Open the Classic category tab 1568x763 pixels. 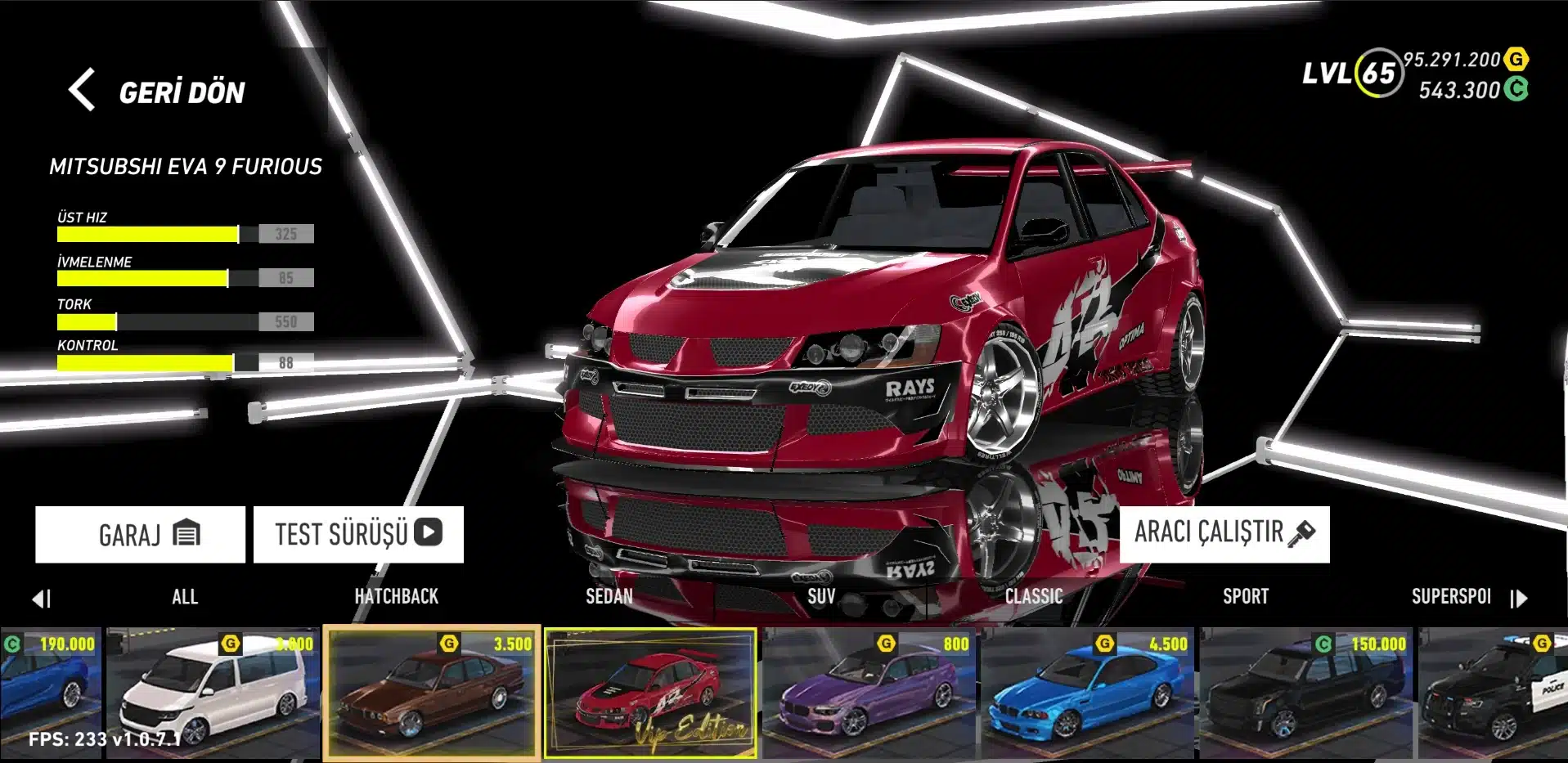tap(1034, 597)
